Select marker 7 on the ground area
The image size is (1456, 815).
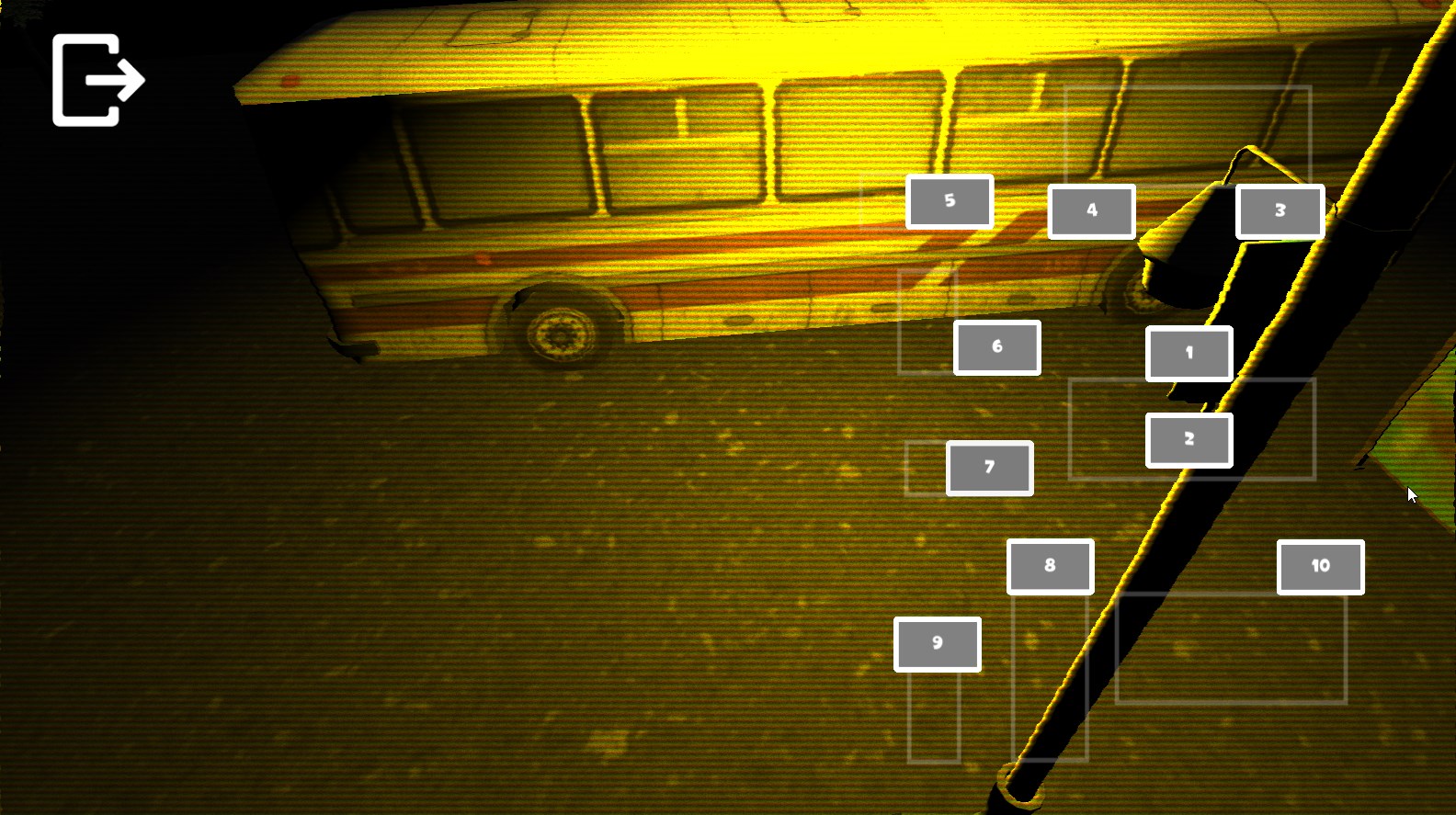tap(989, 467)
